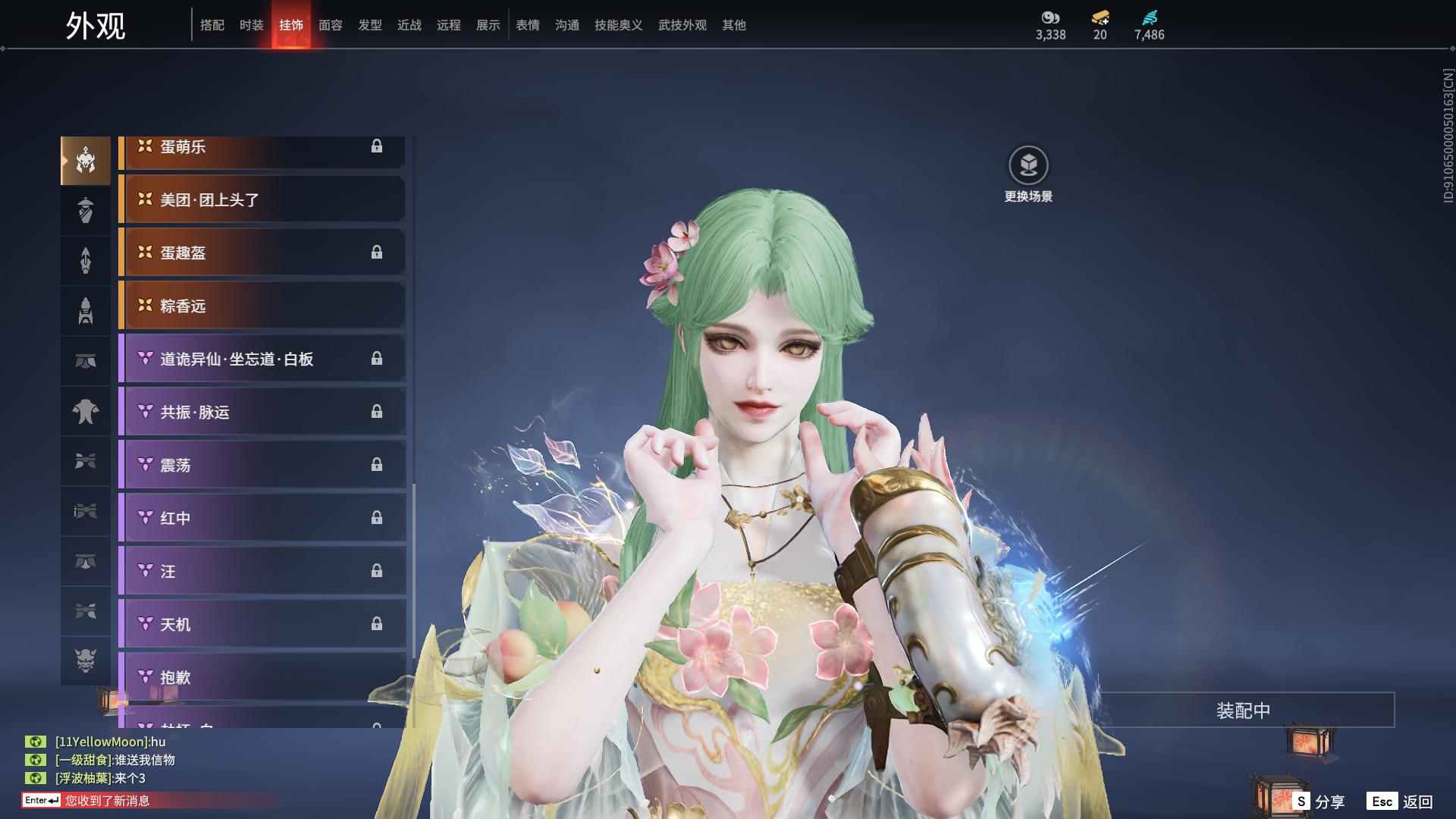Show the 表情 tab
Viewport: 1456px width, 819px height.
pos(528,25)
